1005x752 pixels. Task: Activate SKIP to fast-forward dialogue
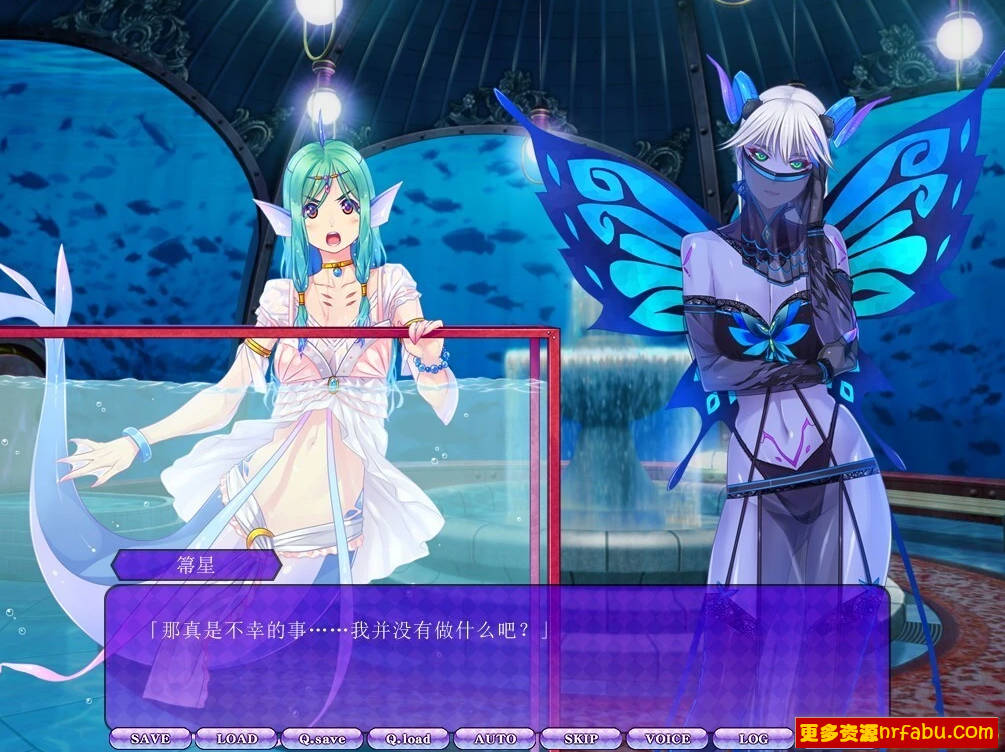coord(581,739)
